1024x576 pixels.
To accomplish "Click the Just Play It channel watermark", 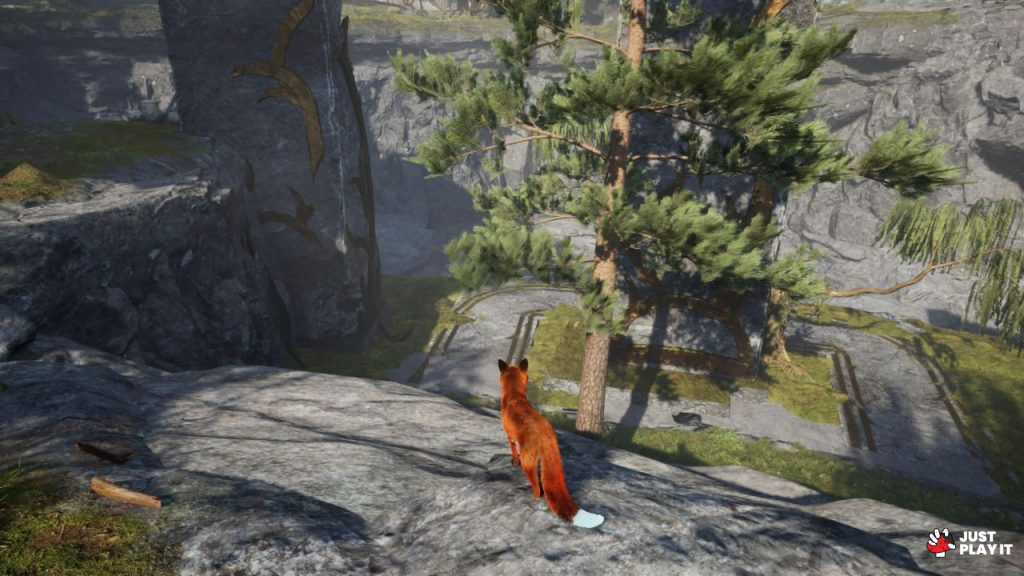I will [969, 542].
